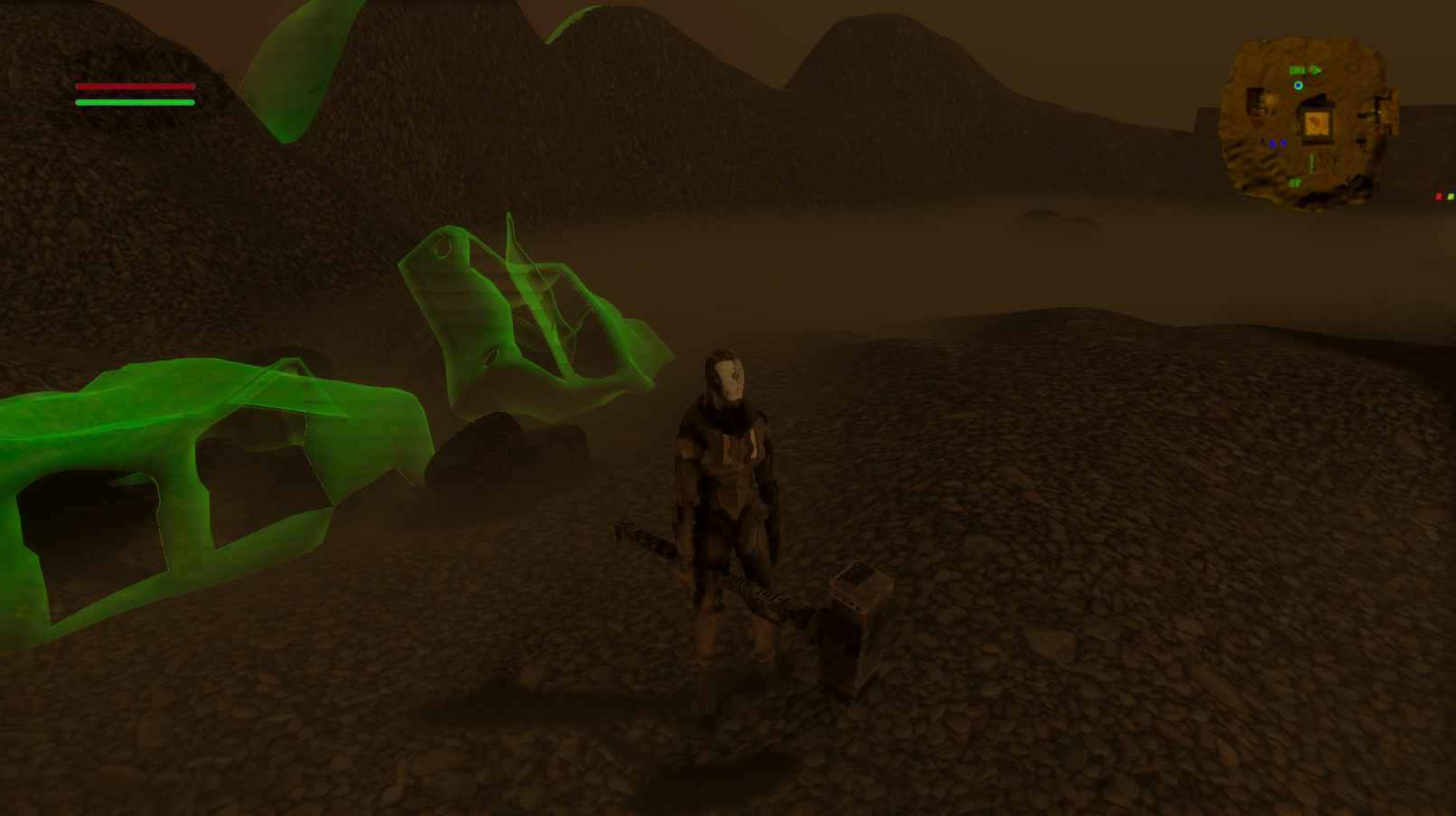Click the green stamina bar
Viewport: 1456px width, 816px height.
click(134, 102)
